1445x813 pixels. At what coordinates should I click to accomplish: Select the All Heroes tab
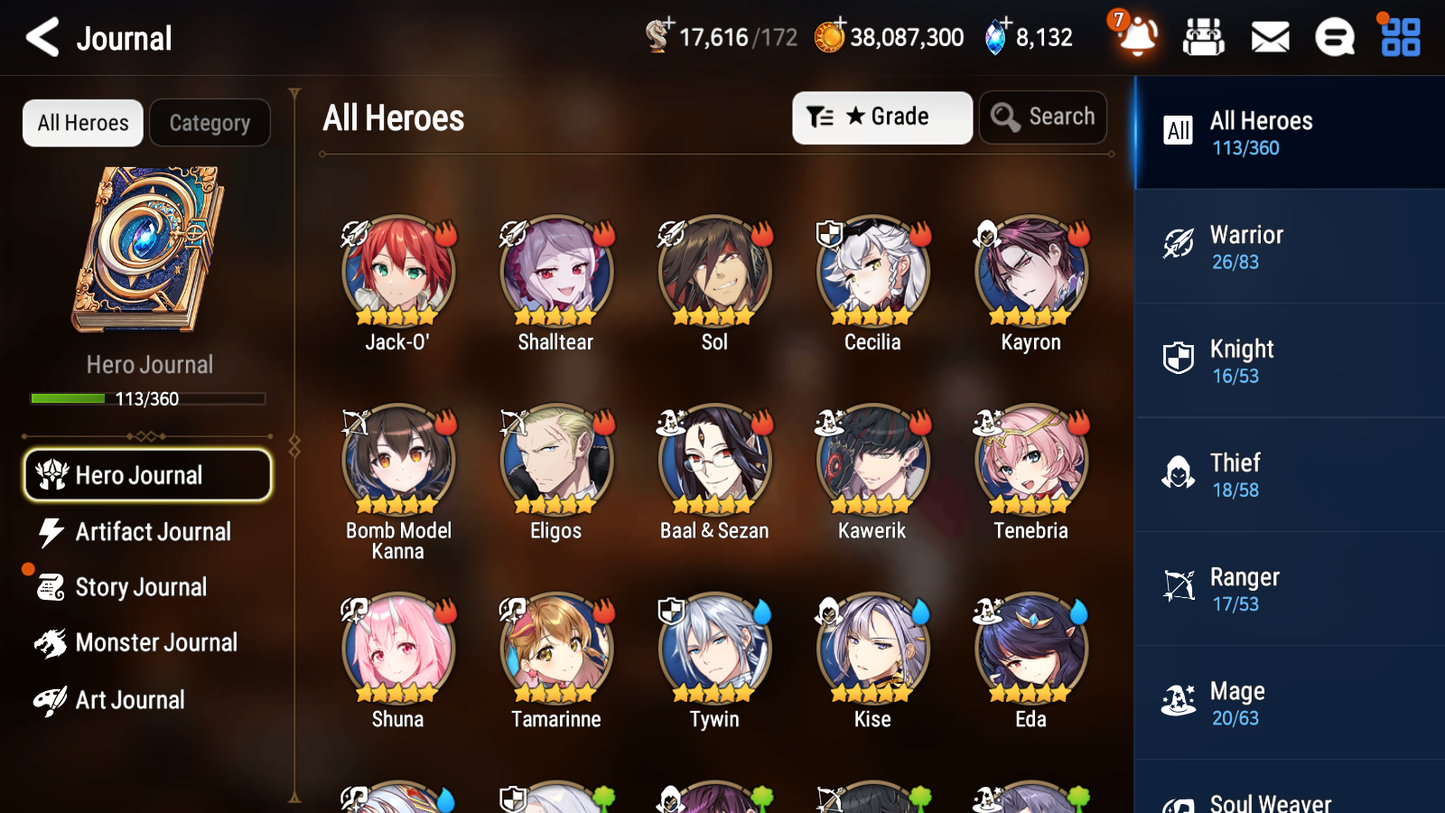tap(82, 122)
